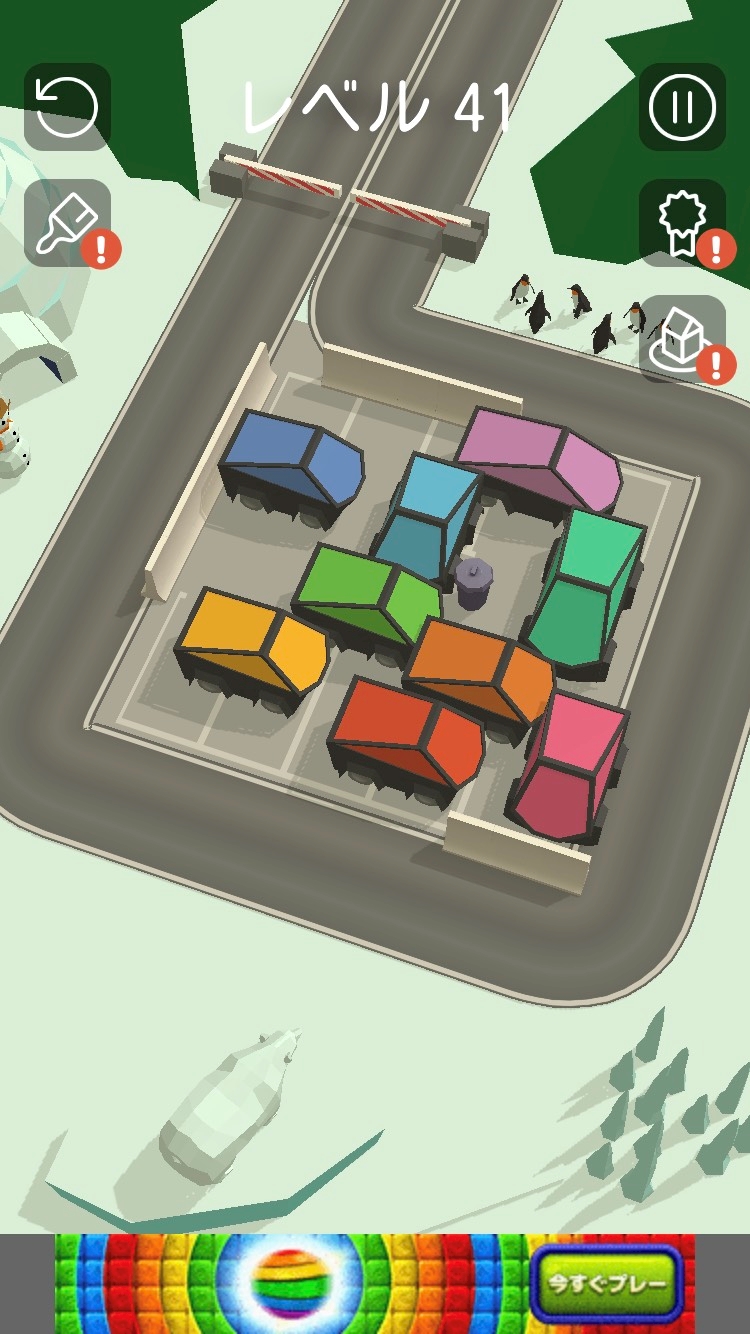
Task: Open the paintbrush skins menu
Action: click(67, 223)
